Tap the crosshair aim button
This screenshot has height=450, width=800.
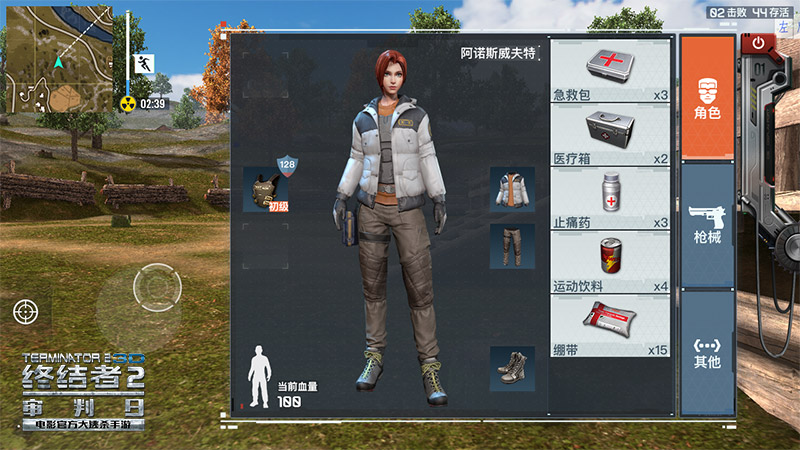(25, 311)
